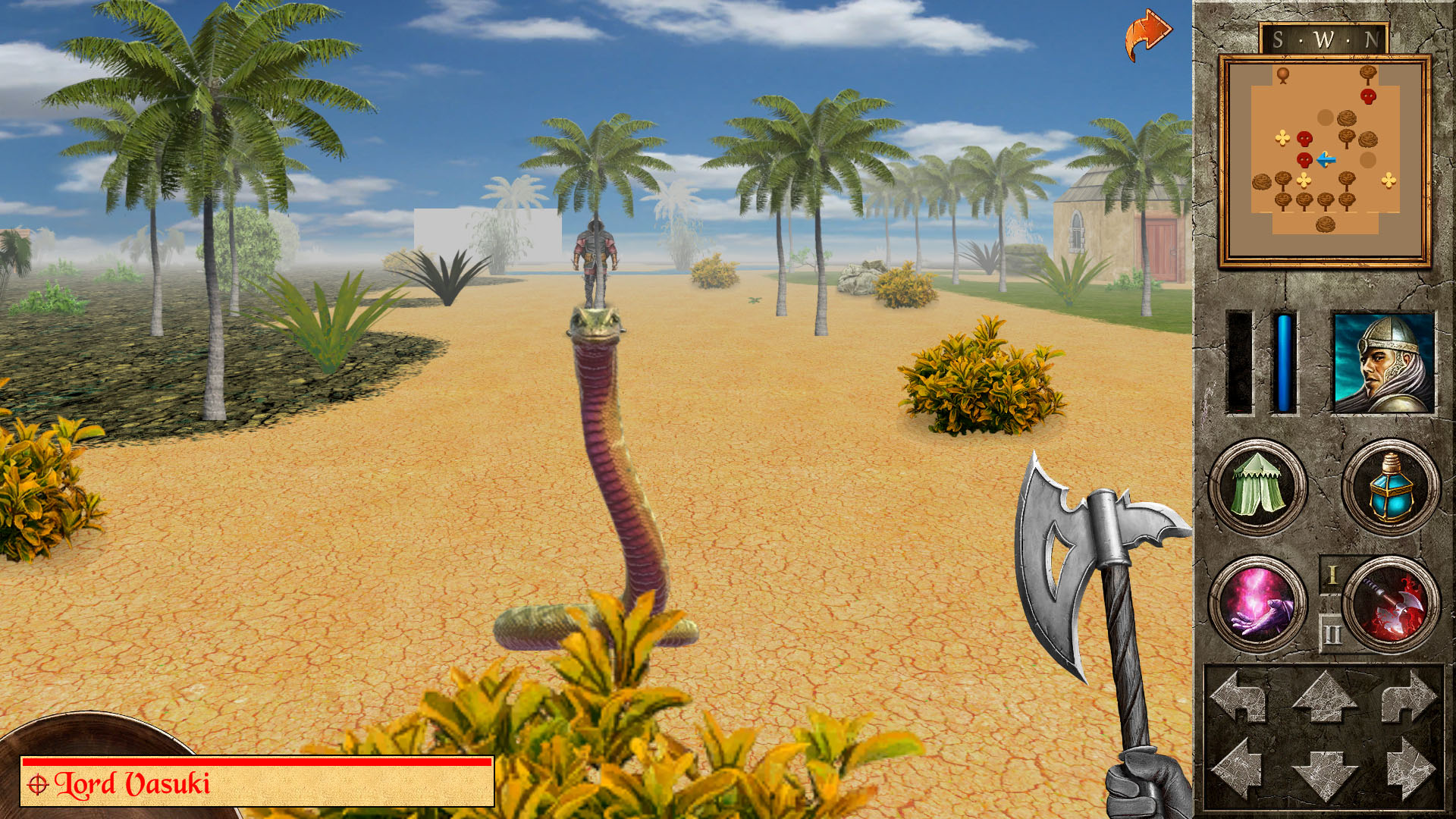Turn right with the curved arrow
Image resolution: width=1456 pixels, height=819 pixels.
(x=1408, y=696)
